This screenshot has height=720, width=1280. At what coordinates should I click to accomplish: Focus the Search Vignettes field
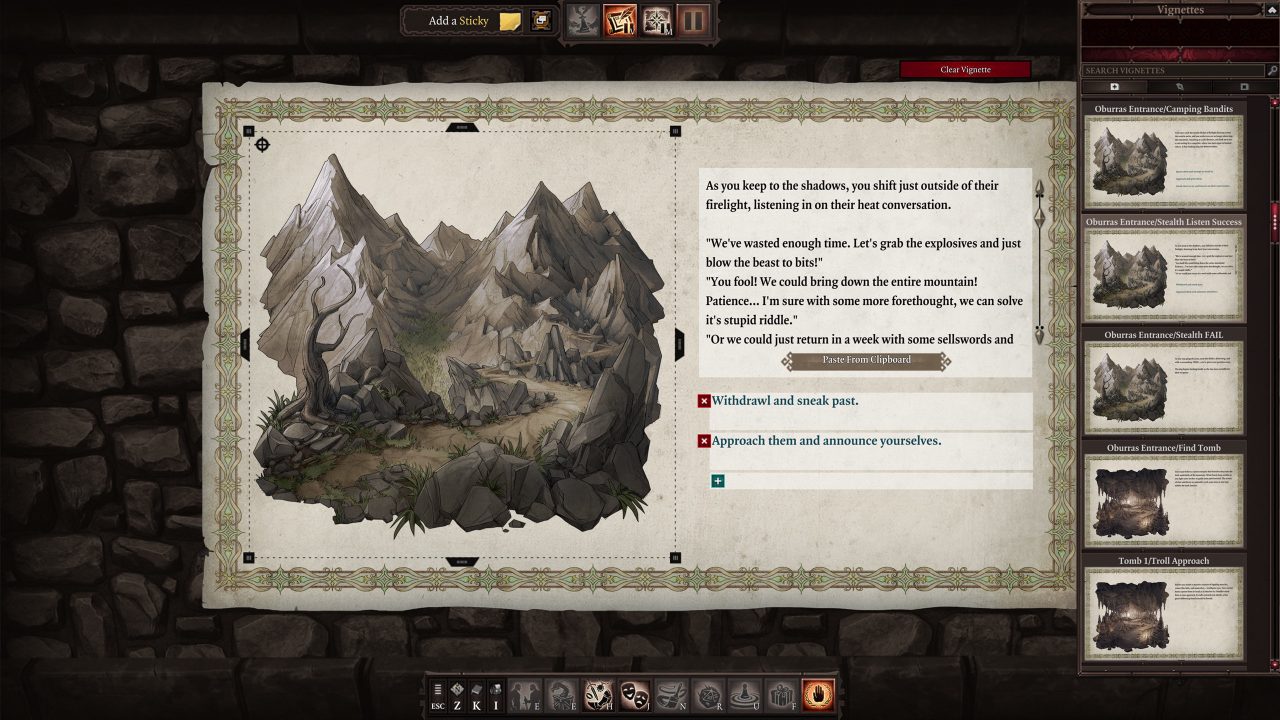pyautogui.click(x=1172, y=71)
